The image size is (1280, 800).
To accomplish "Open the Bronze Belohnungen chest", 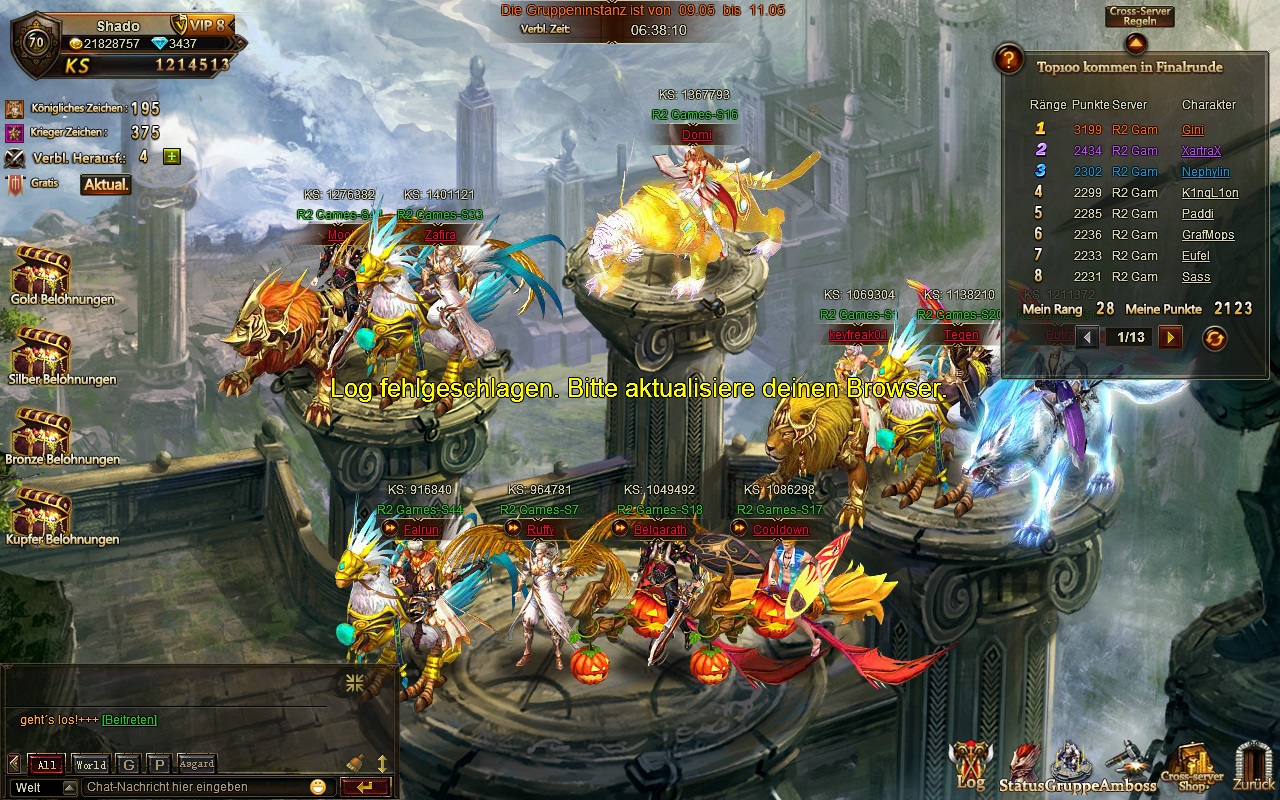I will pyautogui.click(x=41, y=430).
